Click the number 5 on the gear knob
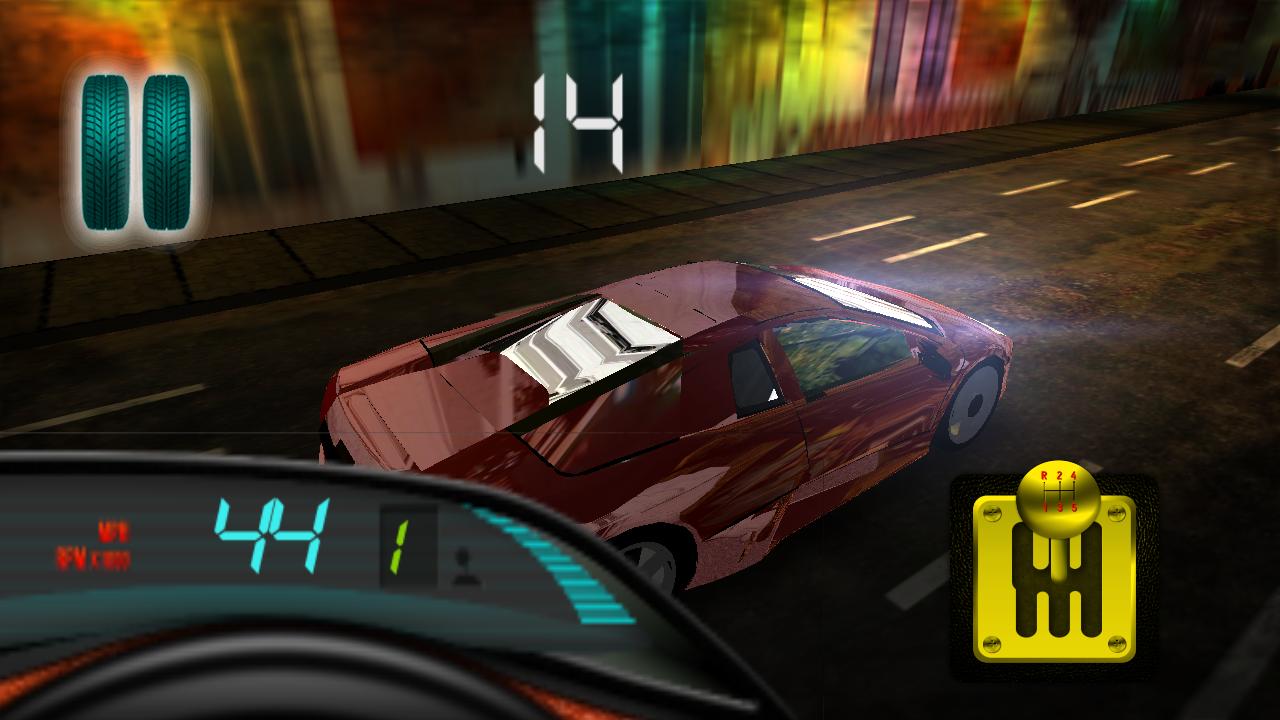 pyautogui.click(x=1073, y=508)
